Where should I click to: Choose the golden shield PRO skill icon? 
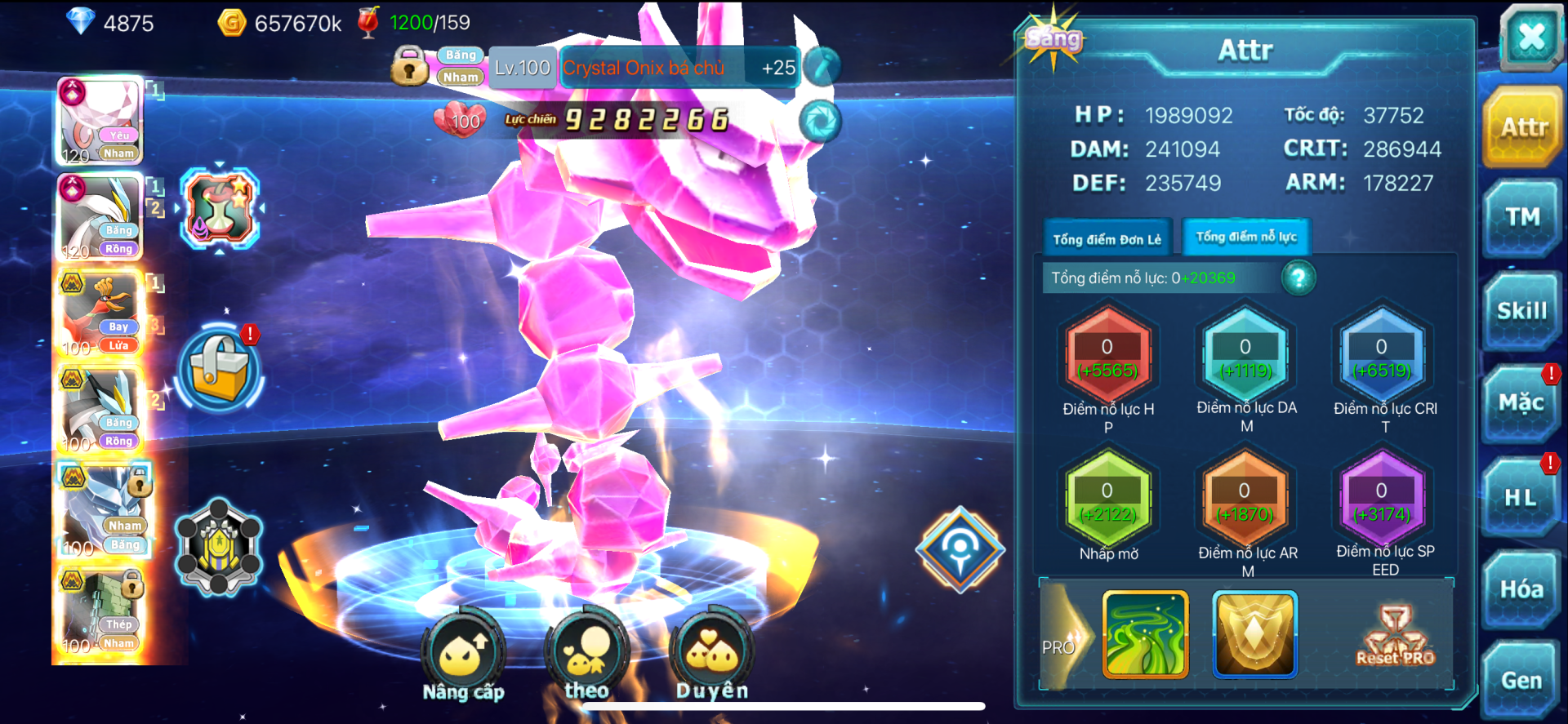pos(1254,635)
